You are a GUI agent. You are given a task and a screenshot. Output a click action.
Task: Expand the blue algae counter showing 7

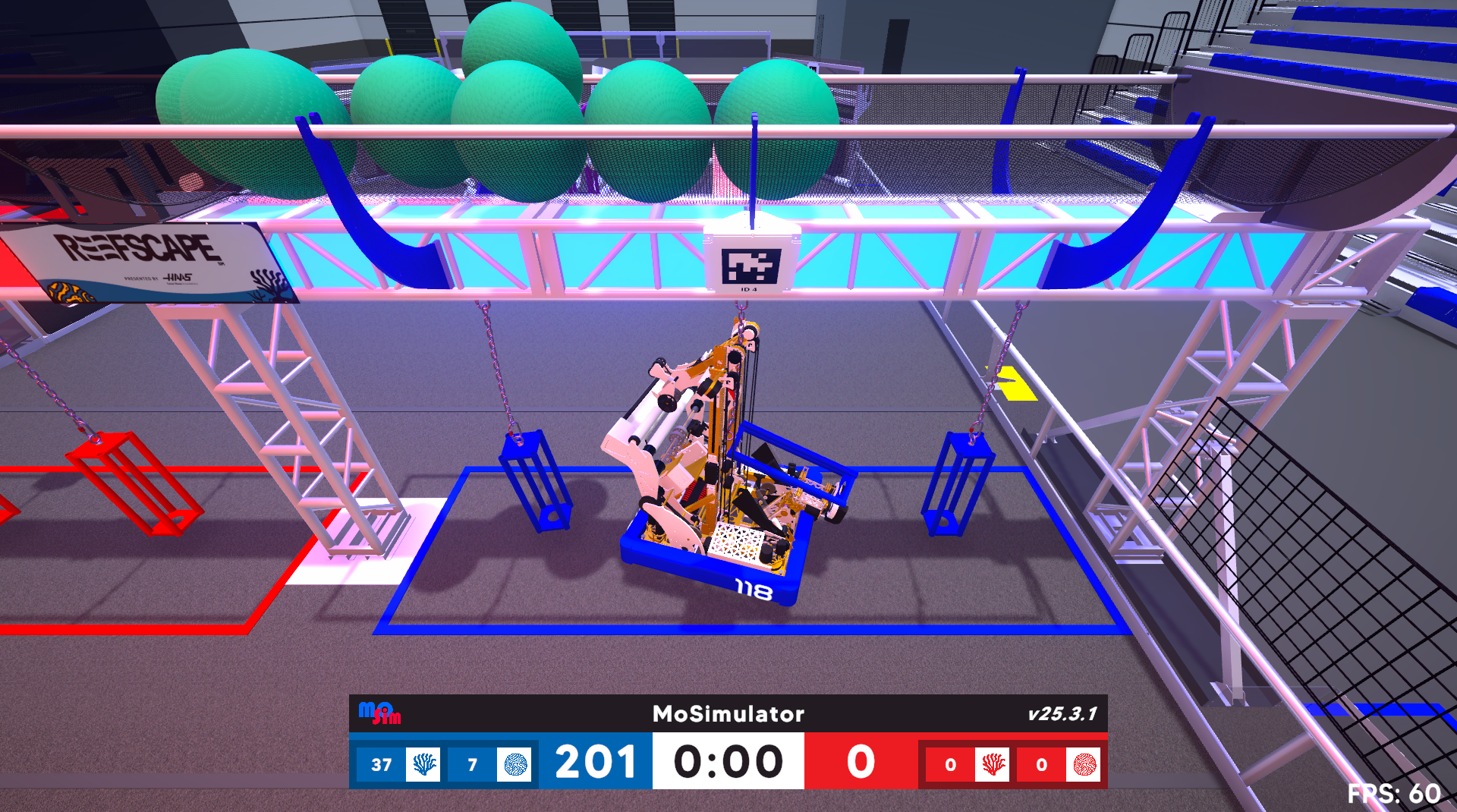pyautogui.click(x=474, y=764)
